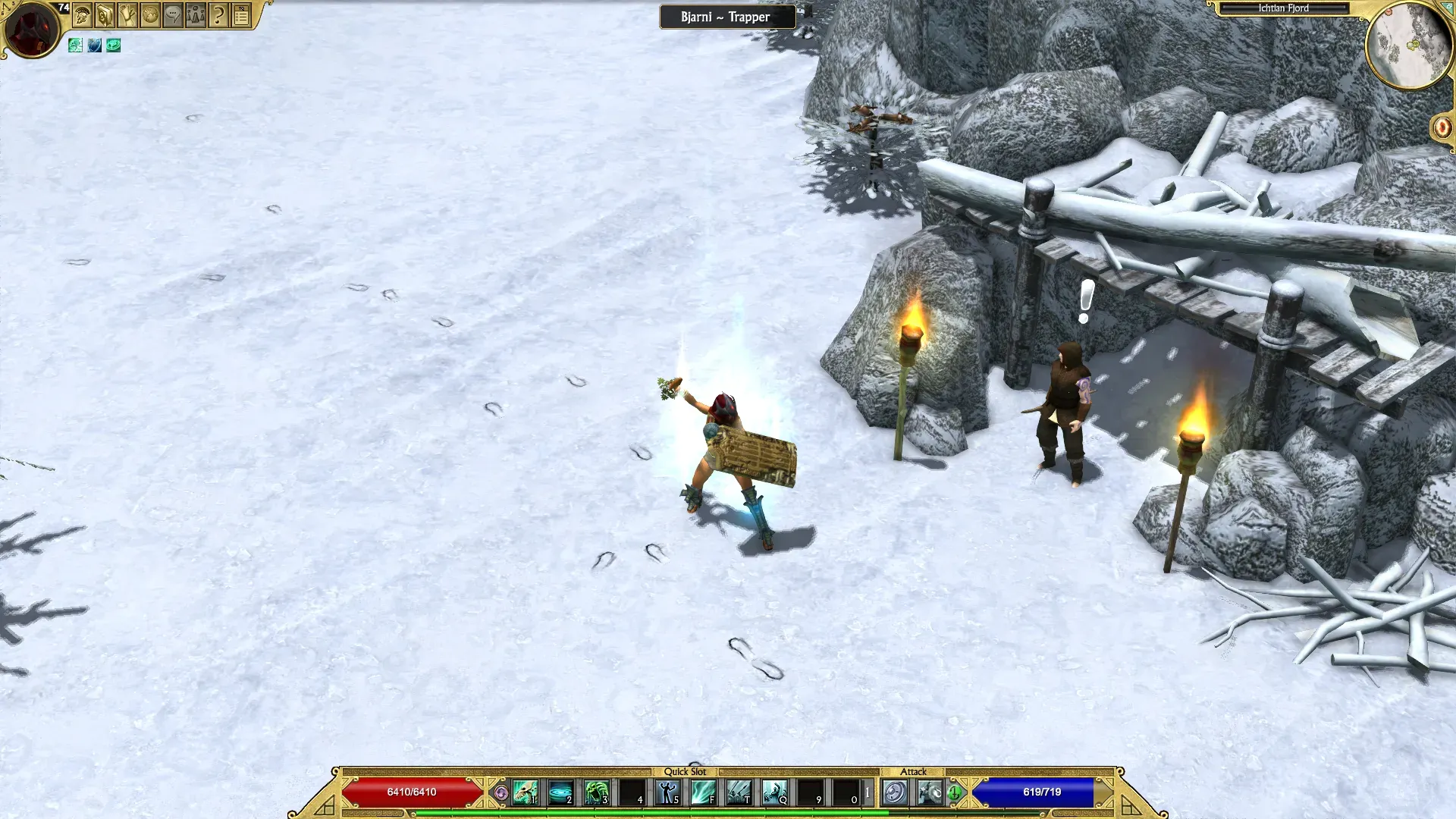The image size is (1456, 819).
Task: Activate the spears skill on T
Action: pos(739,792)
